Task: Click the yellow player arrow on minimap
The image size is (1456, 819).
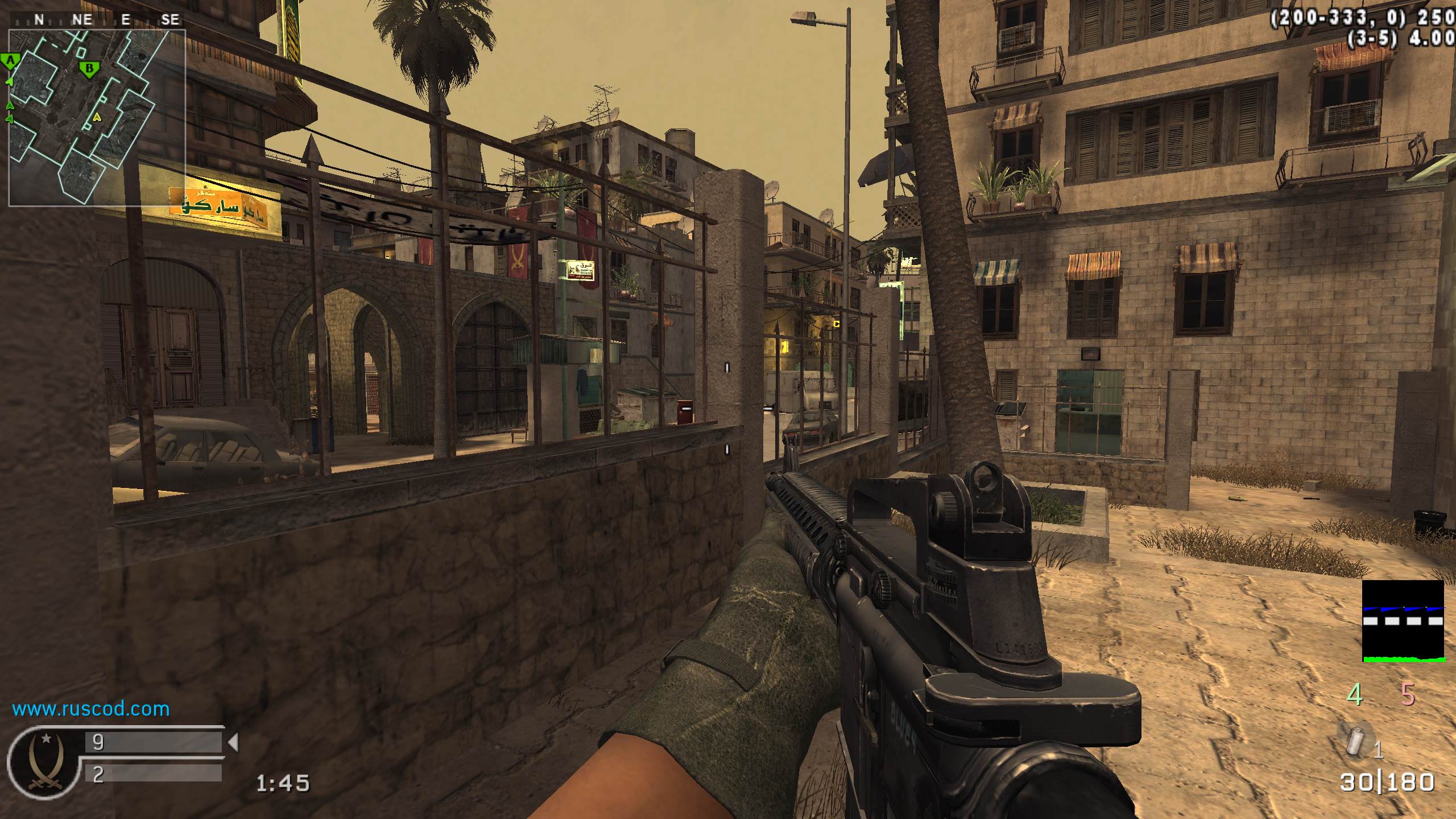Action: [x=97, y=117]
